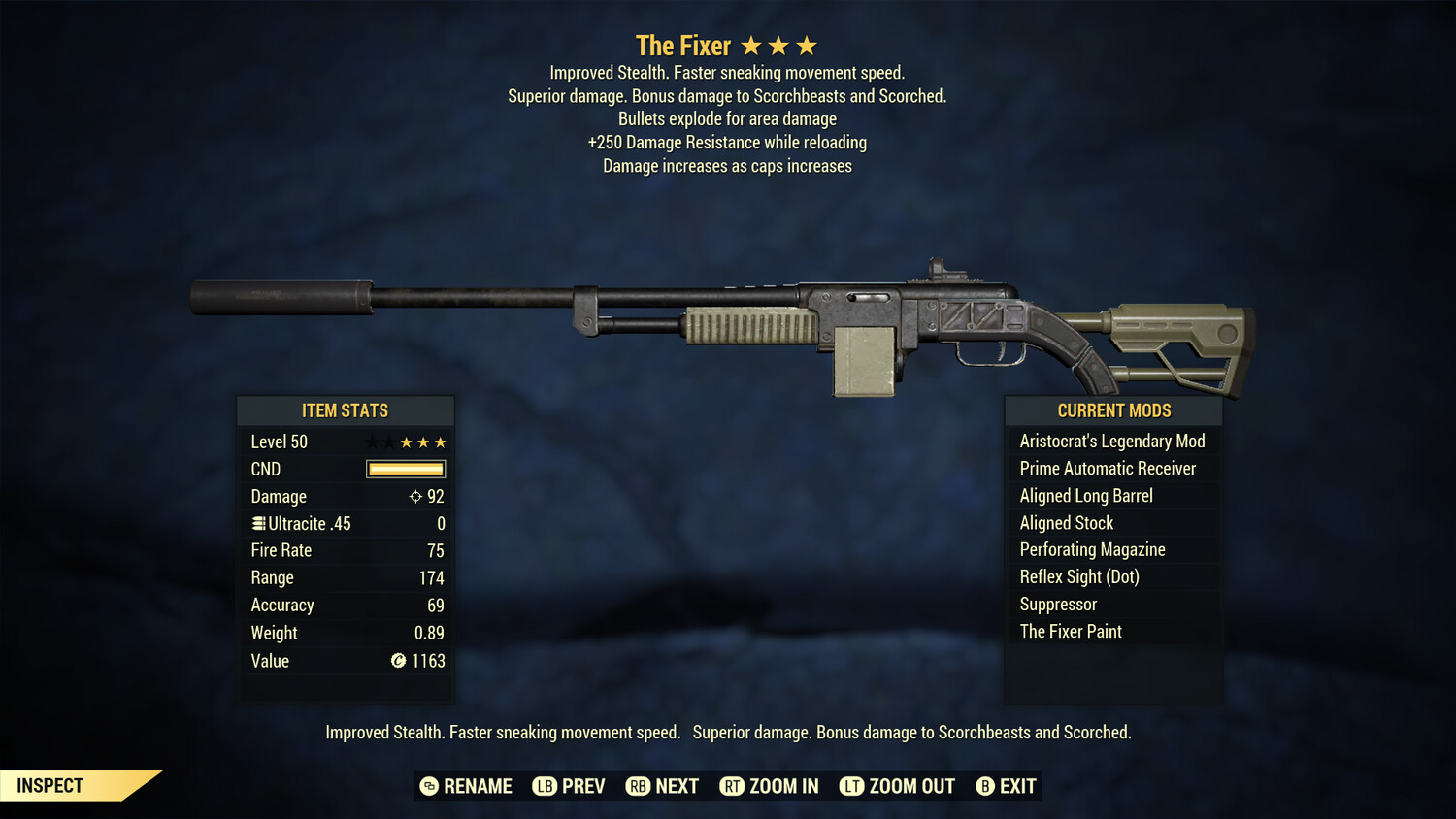Expand the Aristocrat's Legendary Mod entry

[1112, 441]
